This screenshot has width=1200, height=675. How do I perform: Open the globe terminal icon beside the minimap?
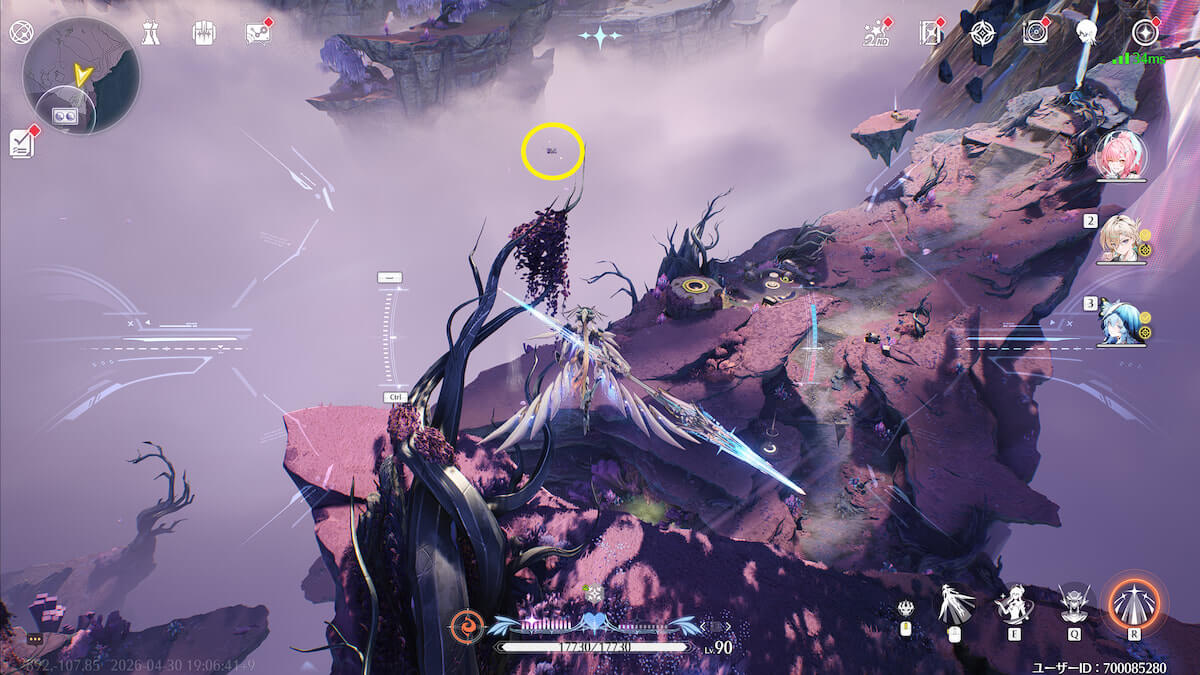click(19, 32)
